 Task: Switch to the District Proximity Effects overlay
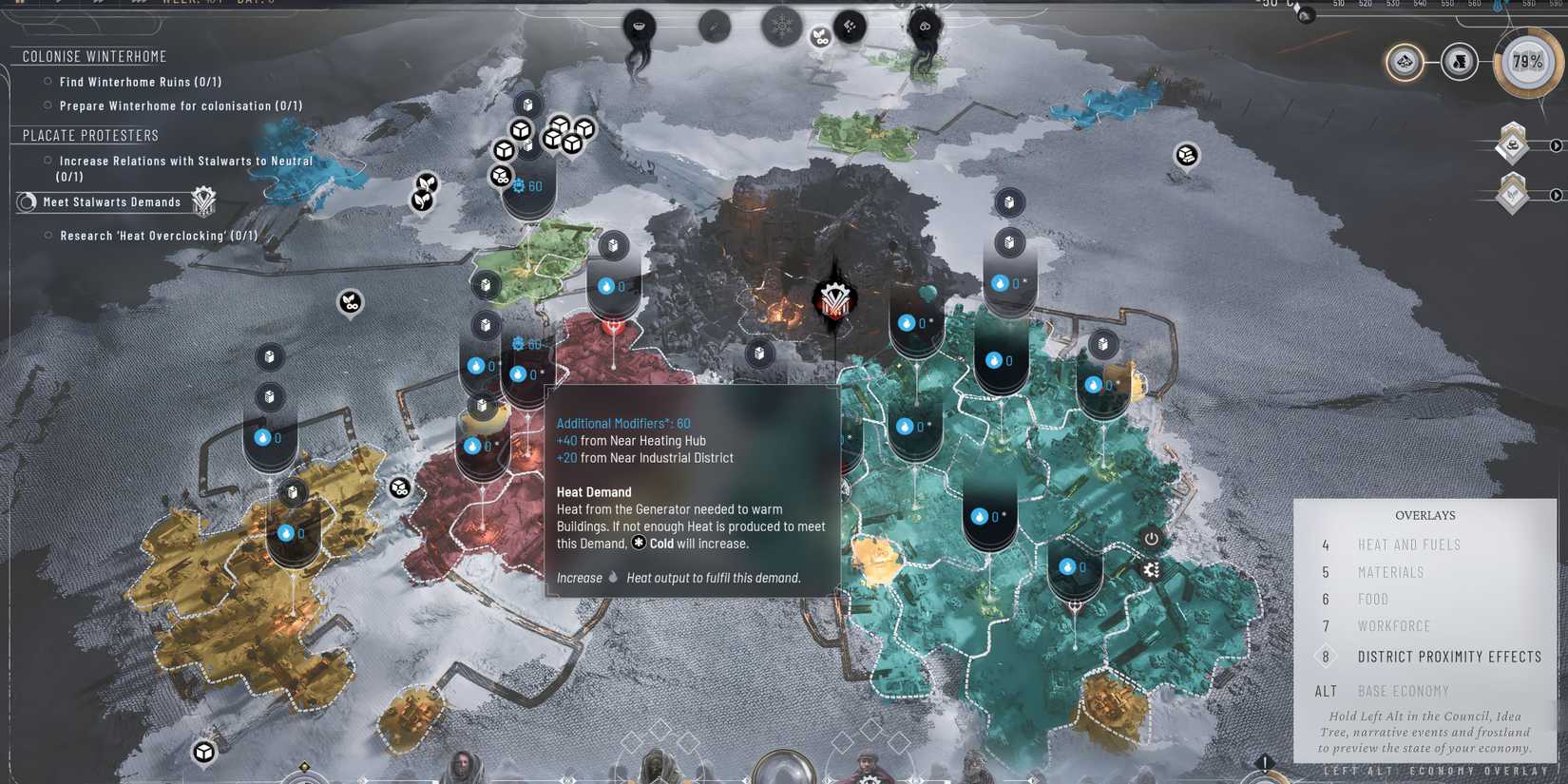pos(1449,656)
